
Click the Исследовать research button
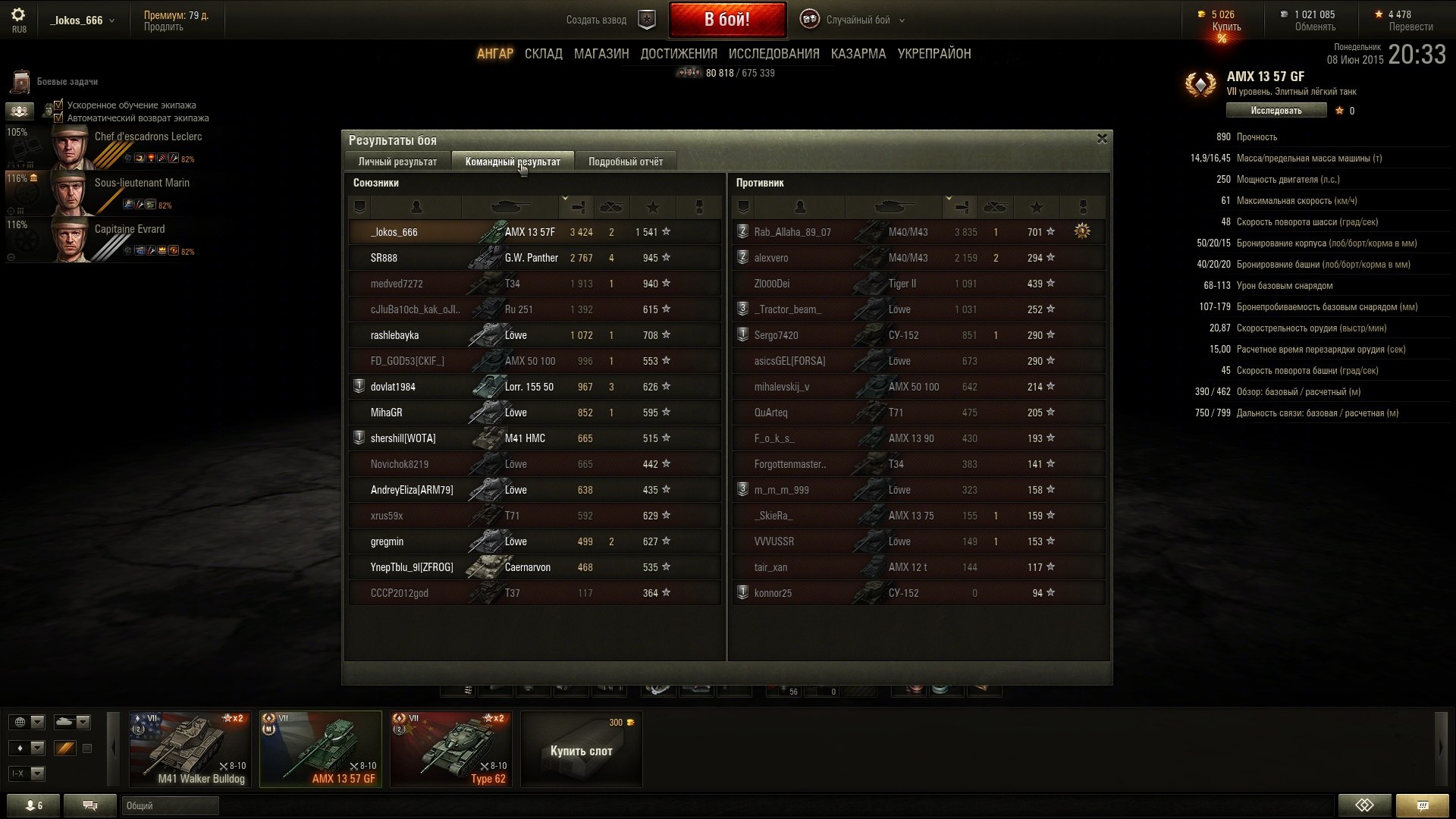(x=1276, y=111)
